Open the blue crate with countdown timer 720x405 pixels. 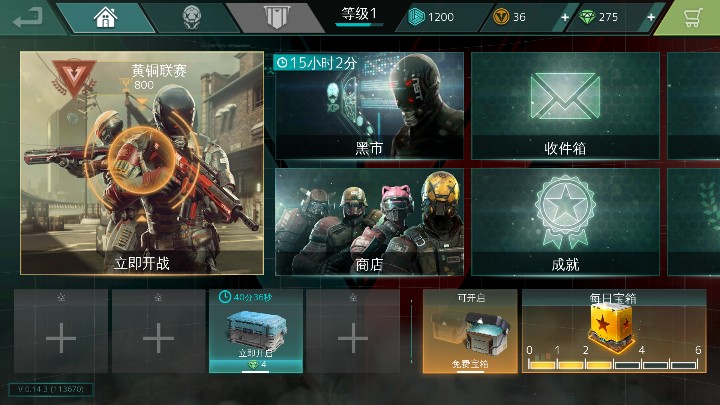pyautogui.click(x=255, y=331)
